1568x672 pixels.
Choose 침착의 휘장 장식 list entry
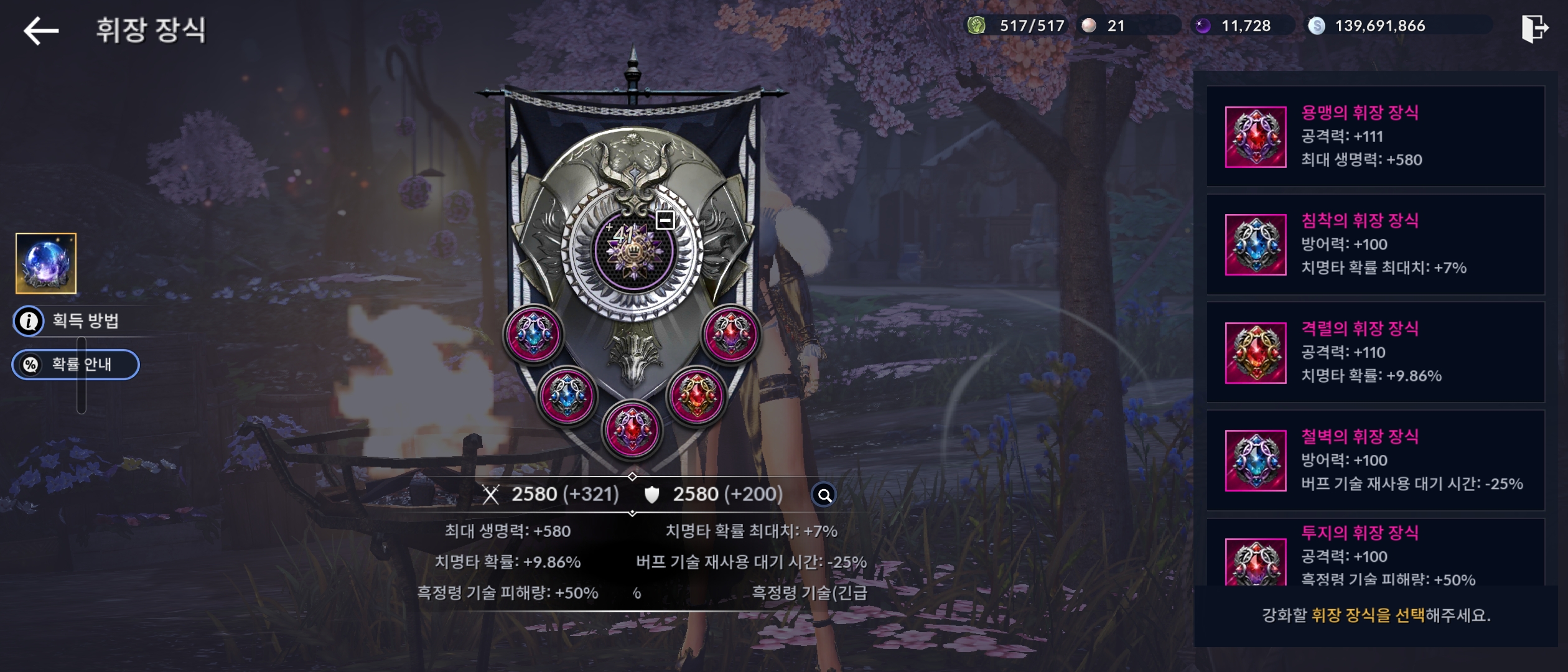pyautogui.click(x=1375, y=245)
